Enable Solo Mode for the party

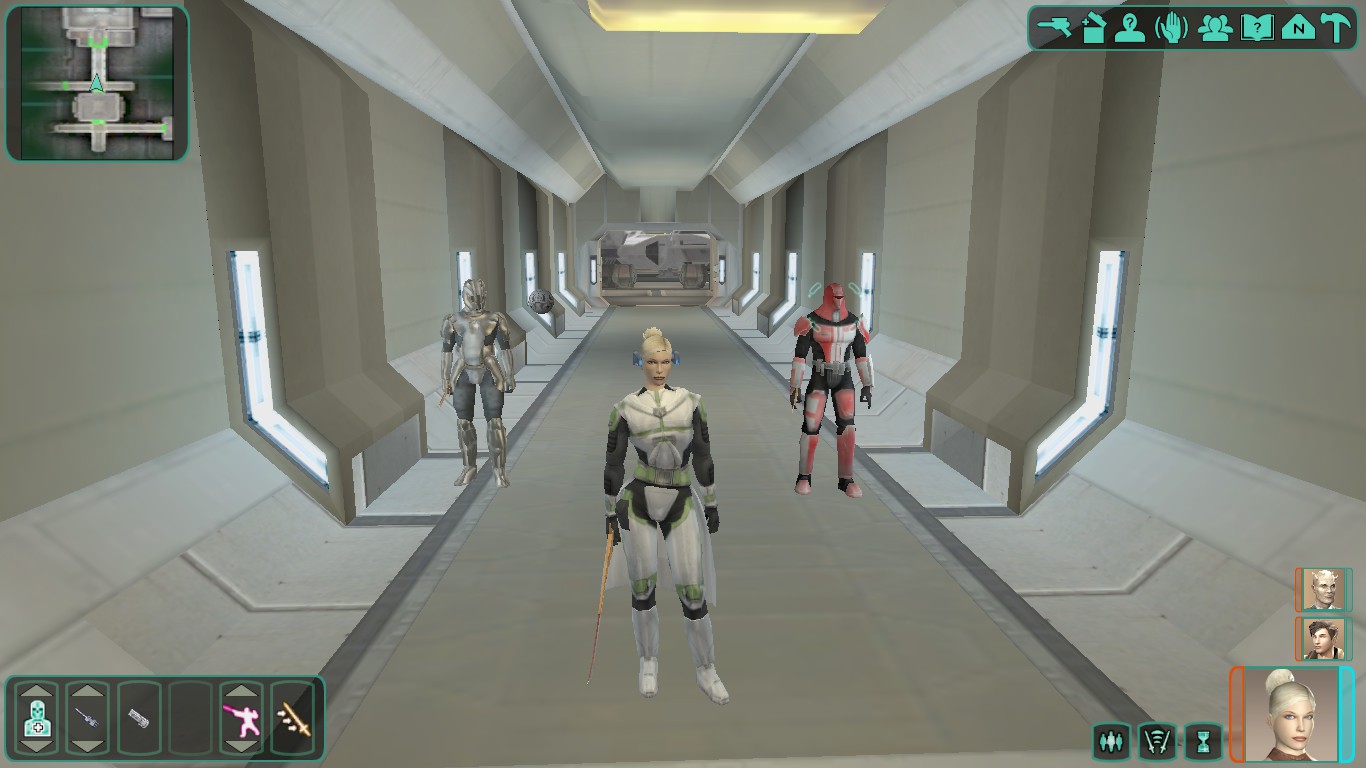pyautogui.click(x=1114, y=741)
